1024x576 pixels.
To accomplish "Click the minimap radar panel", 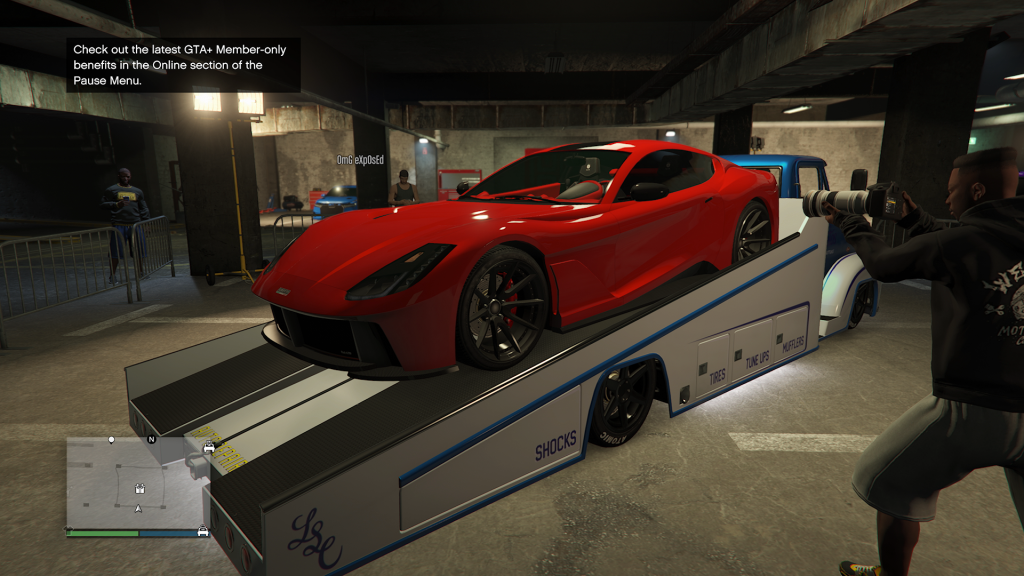I will coord(137,484).
